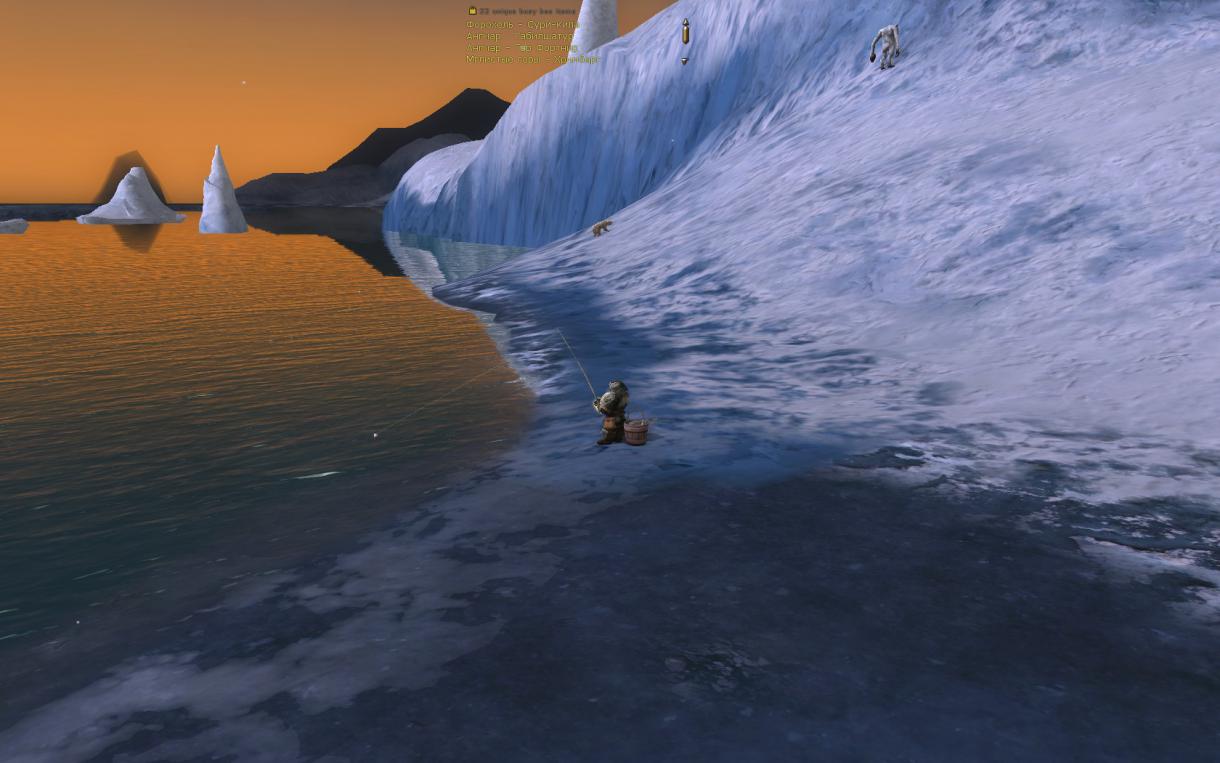Click the scrollbar's down arrow
Image resolution: width=1220 pixels, height=763 pixels.
(x=685, y=61)
